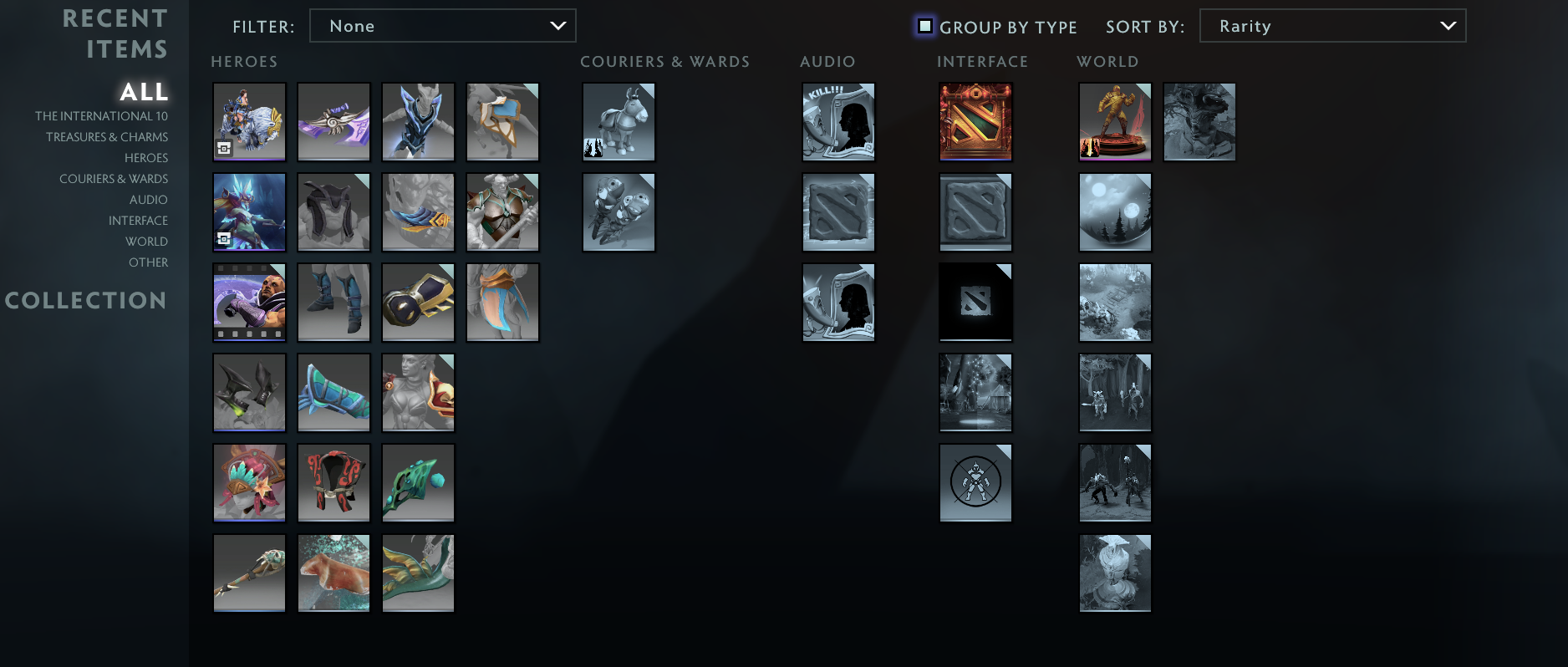Open the Filter dropdown showing None

point(442,25)
